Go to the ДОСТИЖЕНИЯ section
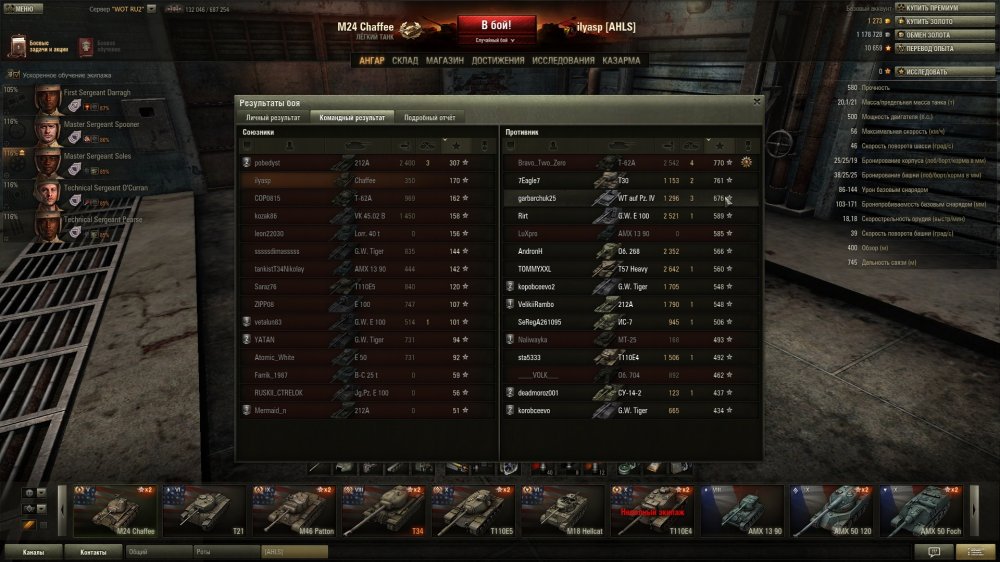 (x=498, y=60)
